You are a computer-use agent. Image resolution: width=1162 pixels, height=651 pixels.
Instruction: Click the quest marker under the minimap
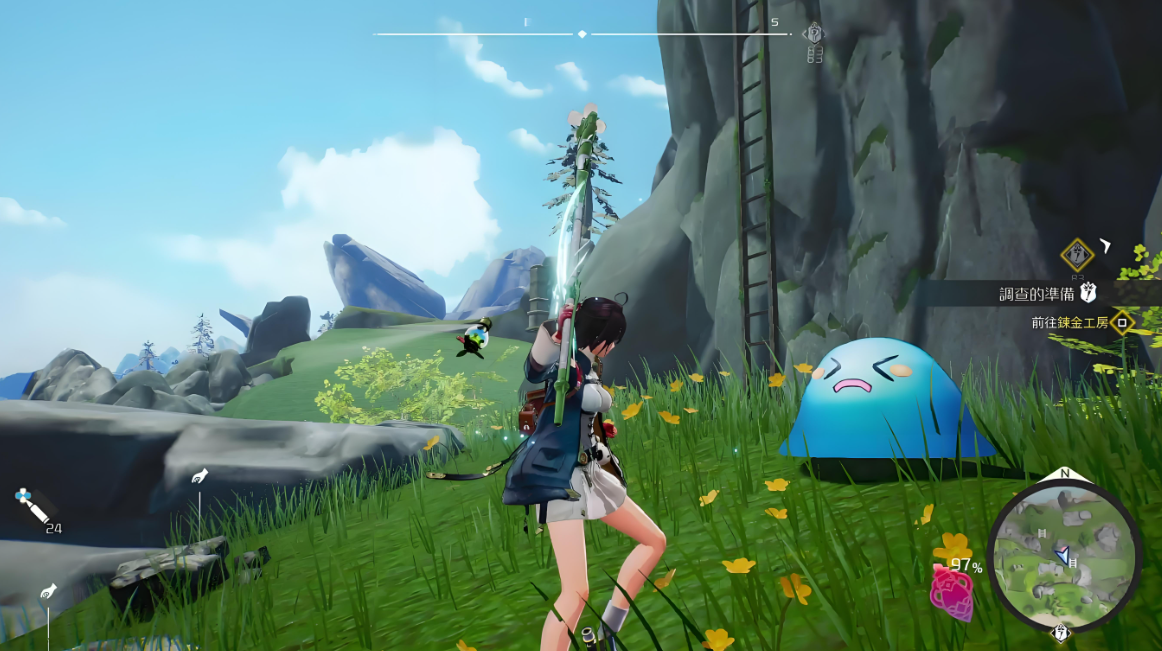click(1061, 633)
